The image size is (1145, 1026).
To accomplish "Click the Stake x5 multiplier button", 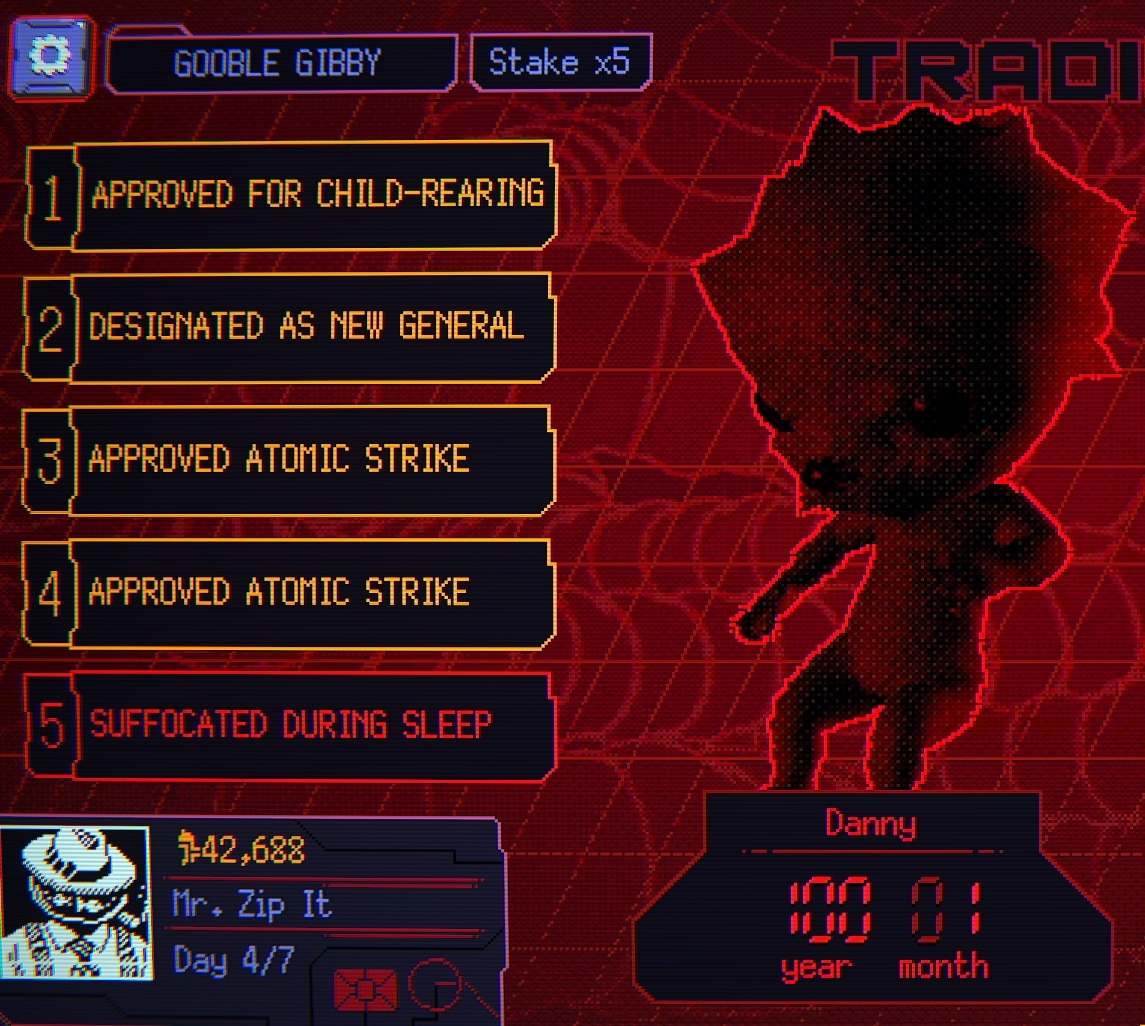I will [x=560, y=63].
